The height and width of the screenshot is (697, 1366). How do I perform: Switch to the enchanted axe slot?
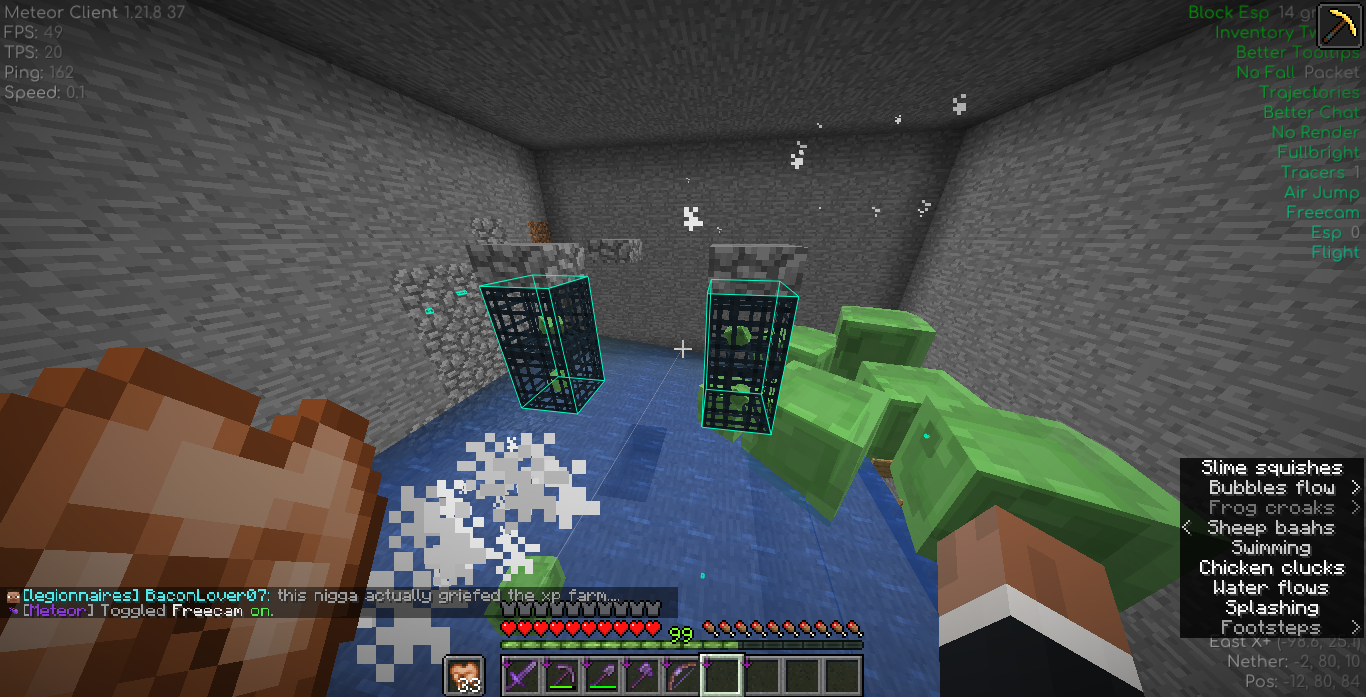coord(641,675)
